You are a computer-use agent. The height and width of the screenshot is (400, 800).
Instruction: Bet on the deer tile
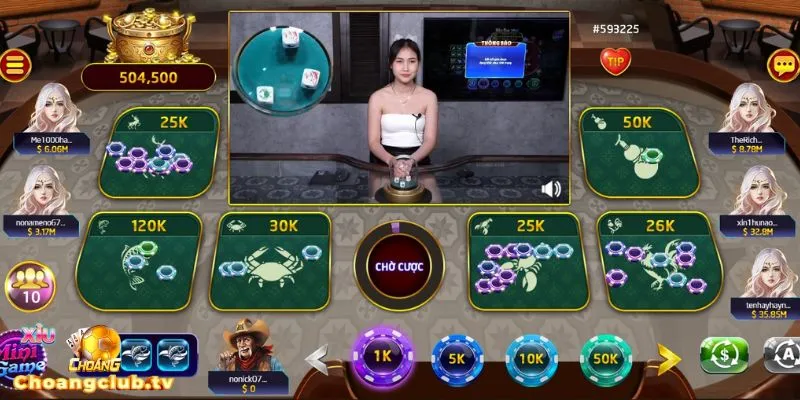(160, 152)
